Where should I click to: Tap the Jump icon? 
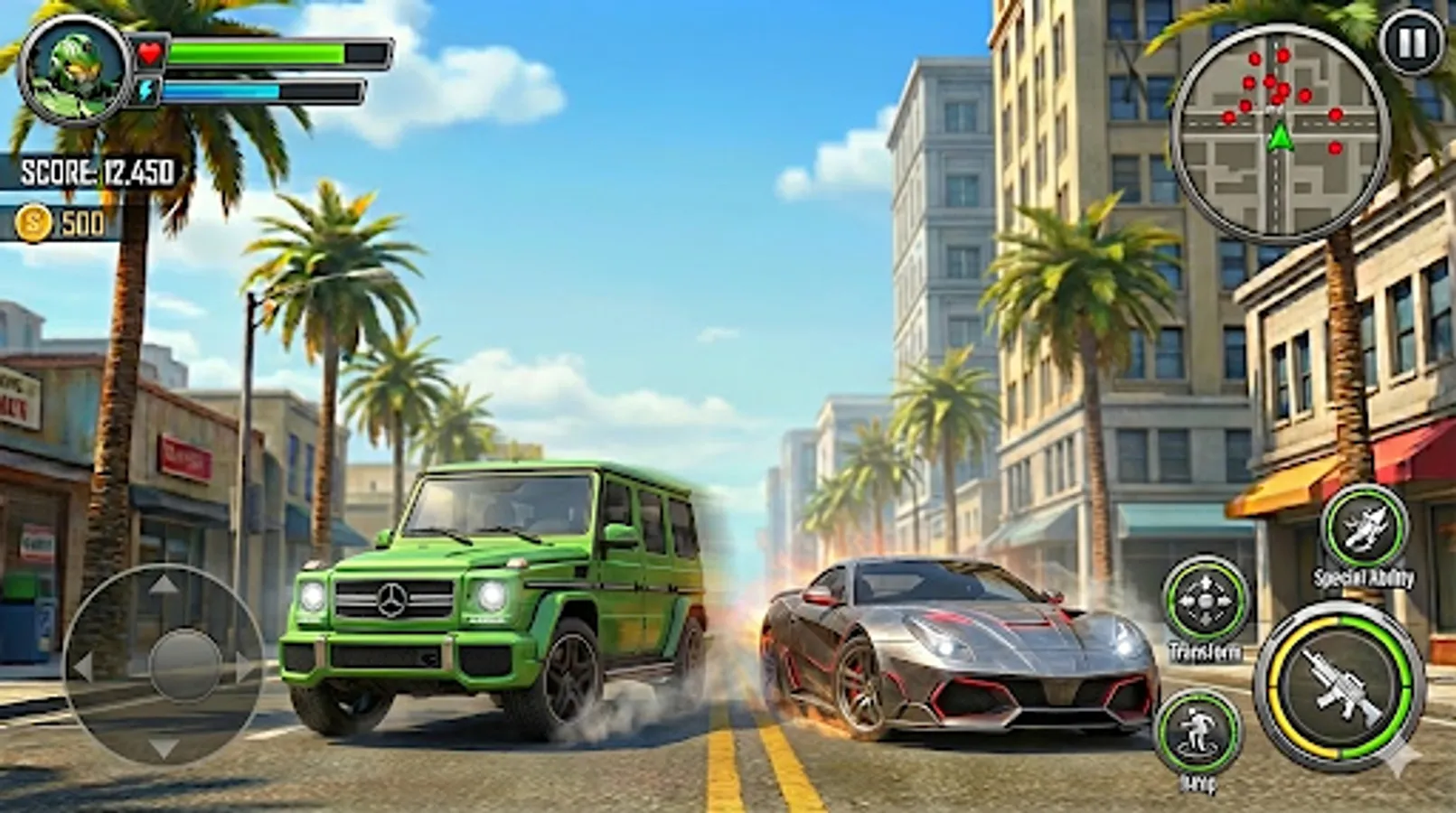point(1199,728)
